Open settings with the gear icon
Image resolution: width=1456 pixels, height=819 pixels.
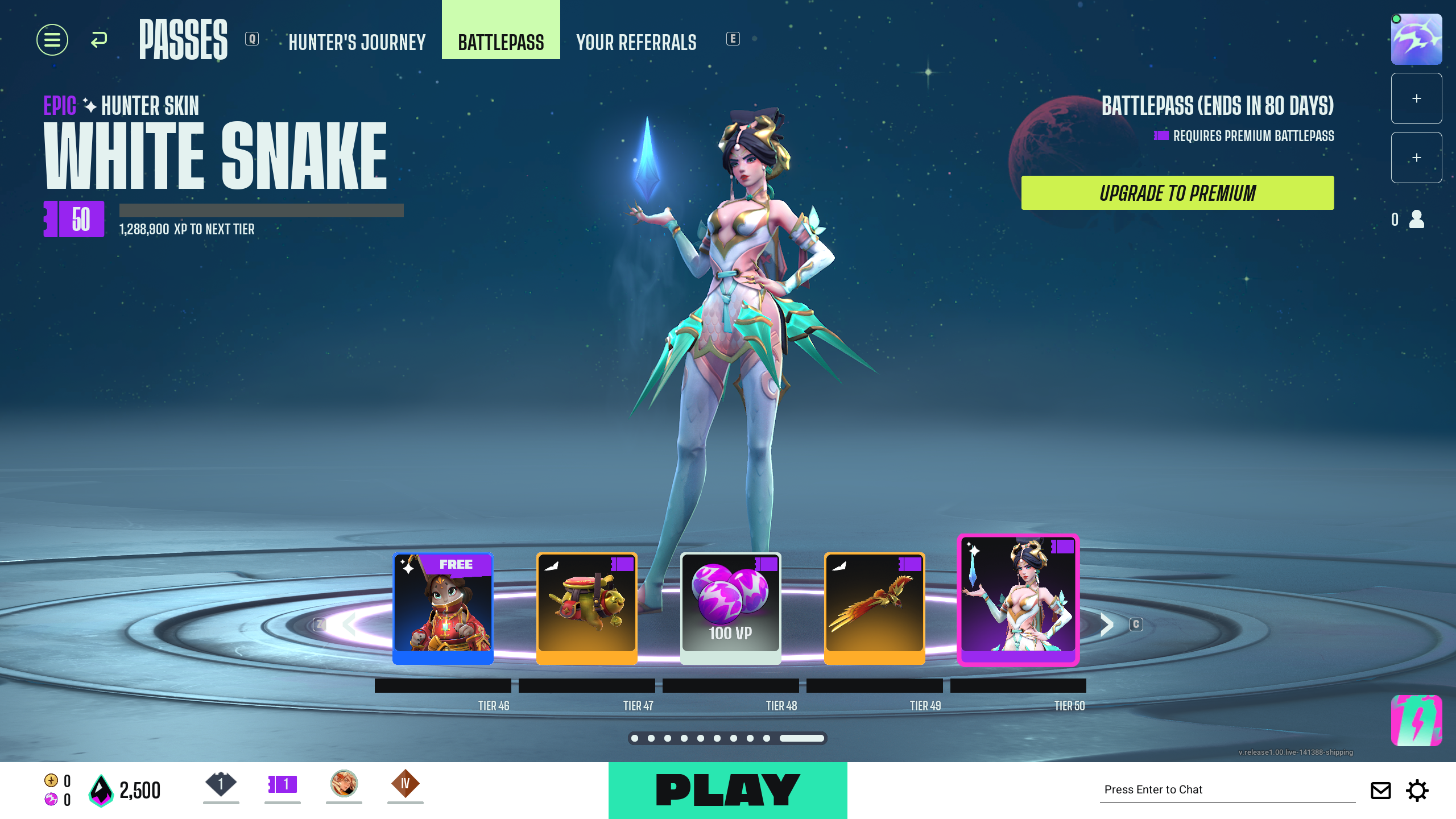pos(1417,790)
